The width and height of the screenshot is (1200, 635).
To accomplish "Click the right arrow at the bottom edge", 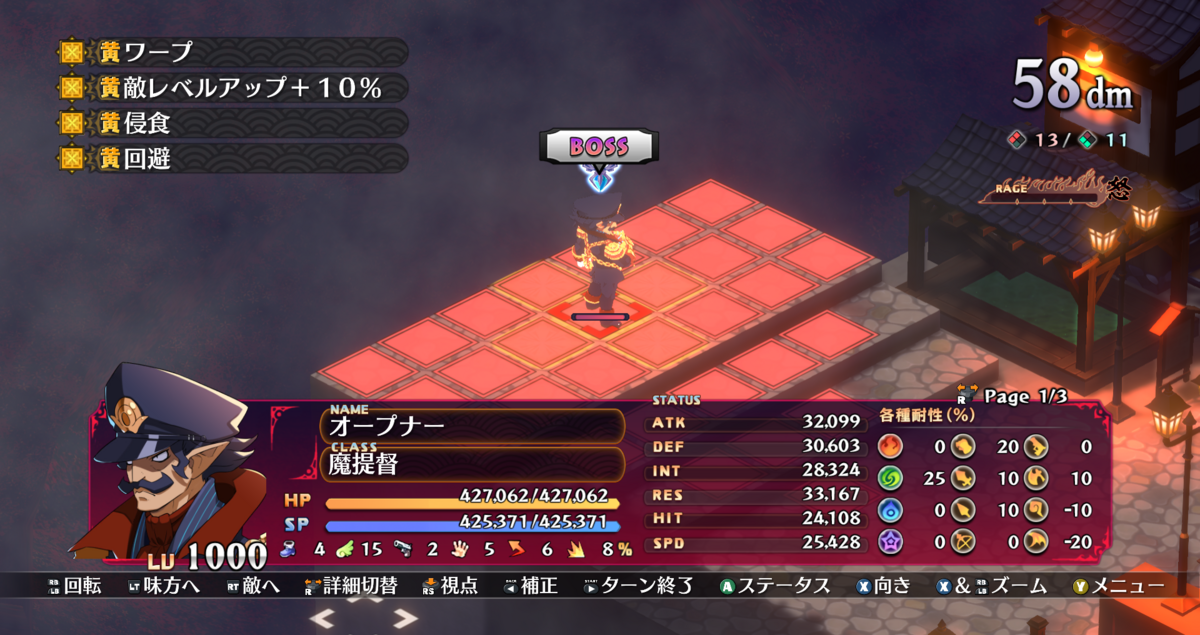I will (405, 619).
